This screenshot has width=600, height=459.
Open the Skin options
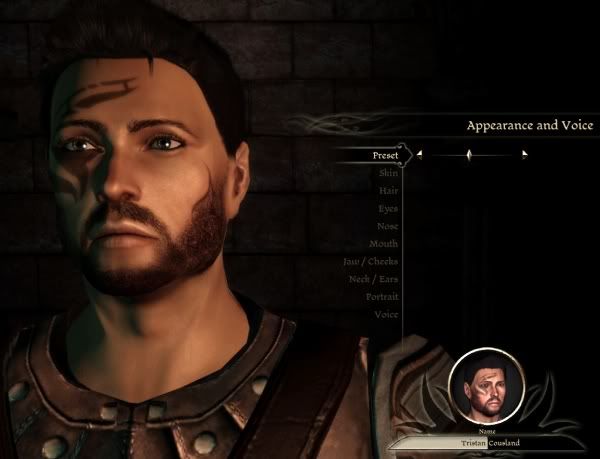pyautogui.click(x=388, y=173)
